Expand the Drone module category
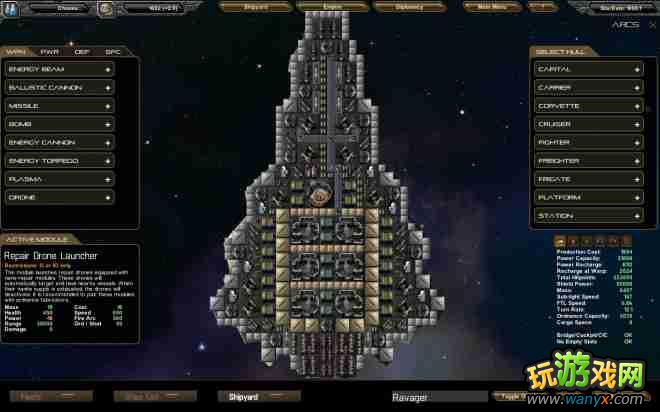 [x=59, y=197]
